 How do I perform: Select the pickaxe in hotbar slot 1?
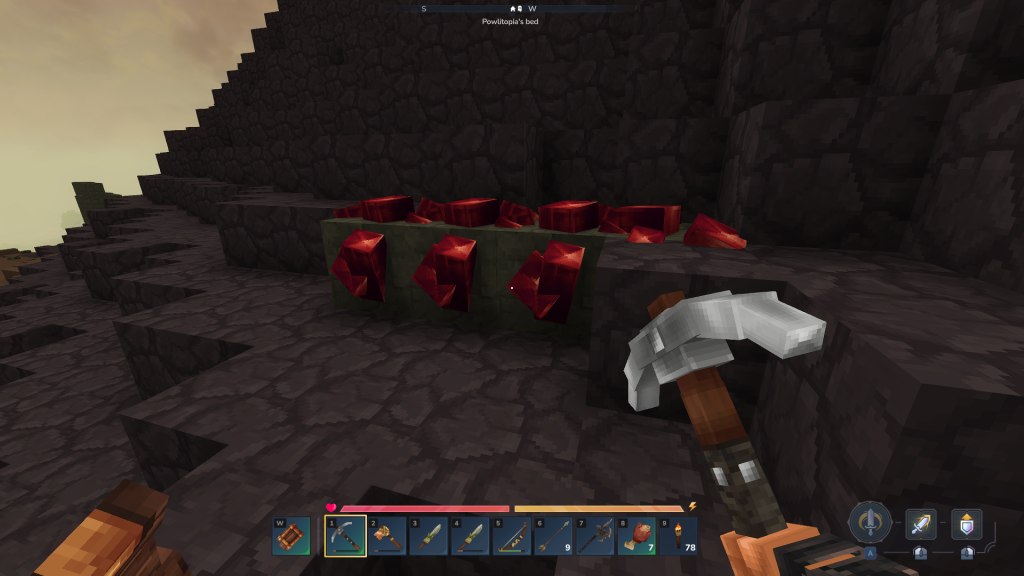(x=344, y=536)
